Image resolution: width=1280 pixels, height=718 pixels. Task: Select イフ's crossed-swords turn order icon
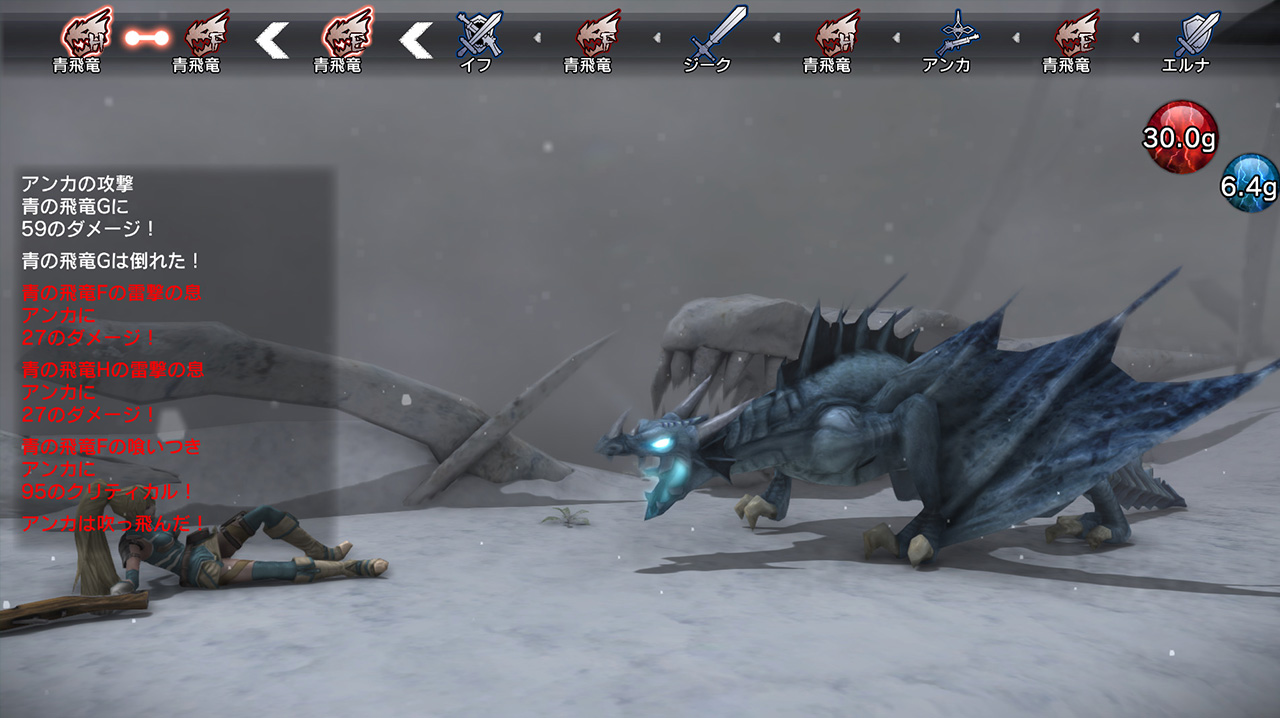click(x=478, y=33)
